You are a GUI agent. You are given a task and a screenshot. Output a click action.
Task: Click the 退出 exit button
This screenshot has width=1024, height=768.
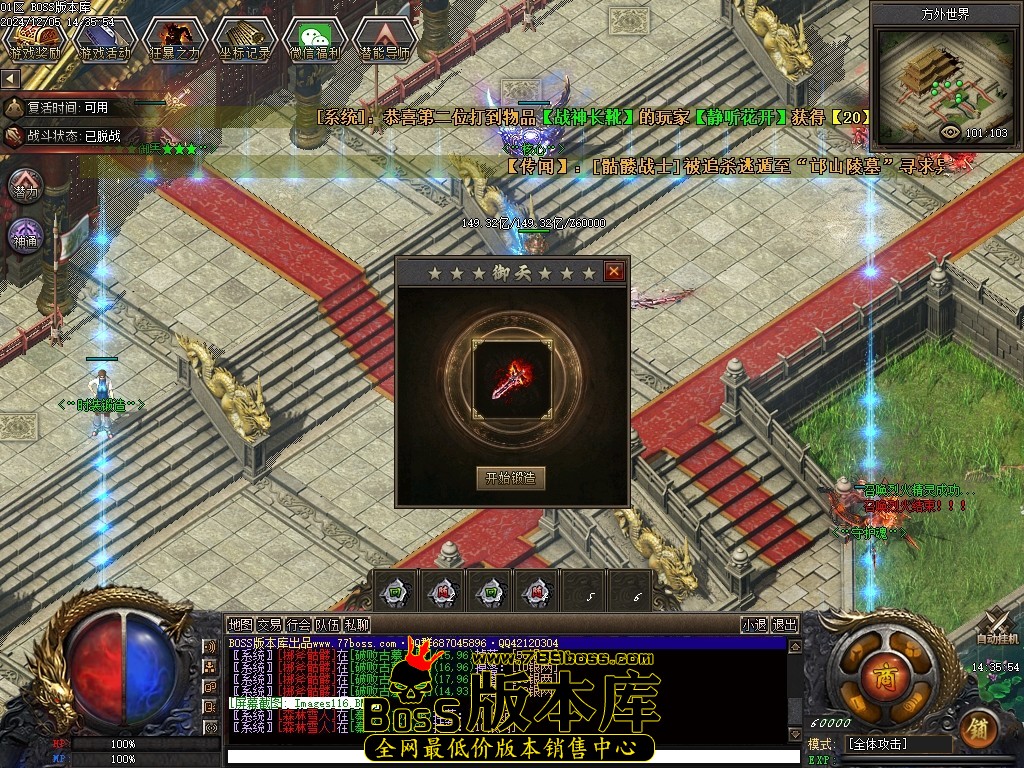coord(785,625)
